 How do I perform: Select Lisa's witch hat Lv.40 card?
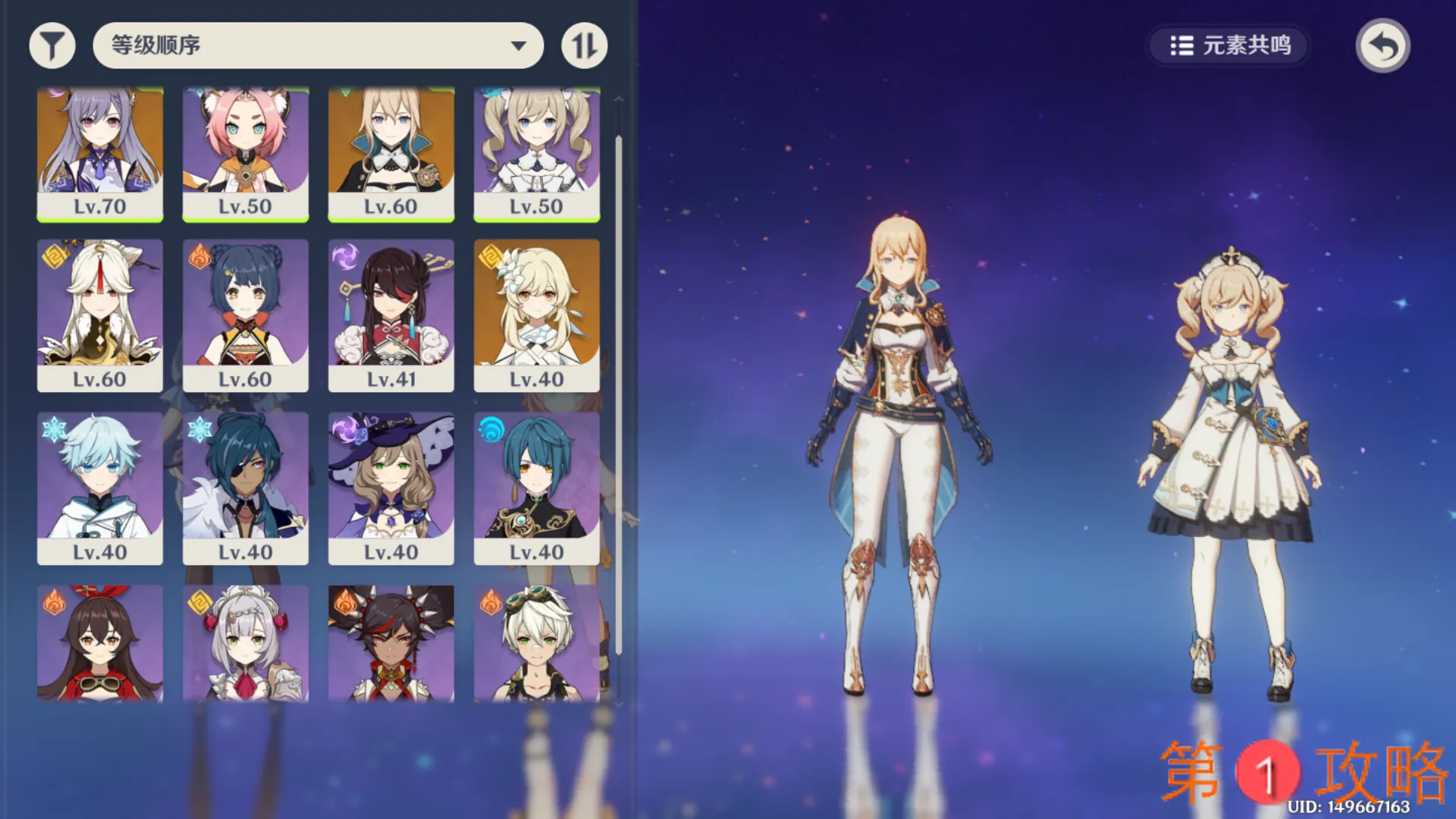(x=391, y=488)
